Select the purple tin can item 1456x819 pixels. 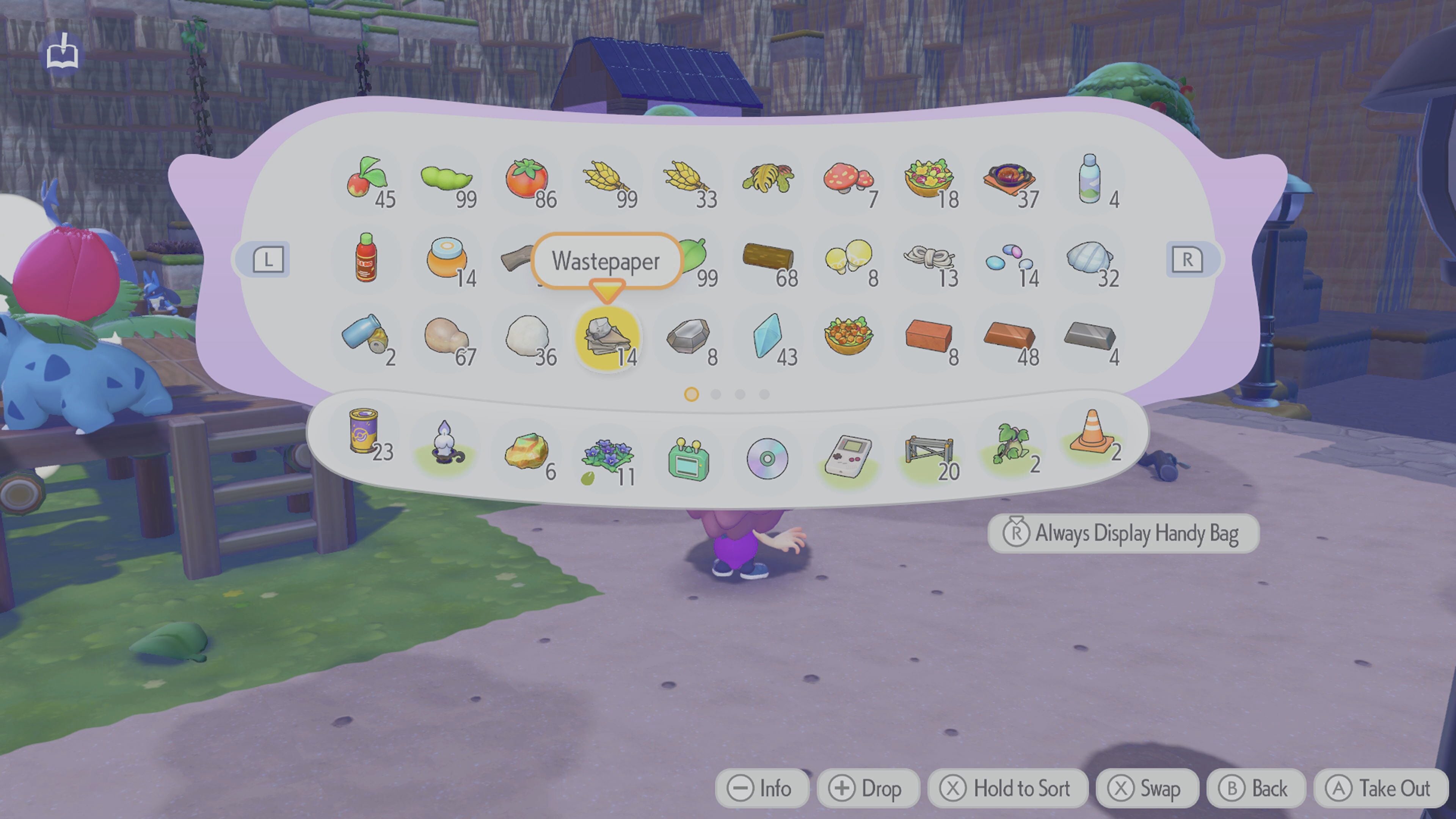(x=364, y=433)
